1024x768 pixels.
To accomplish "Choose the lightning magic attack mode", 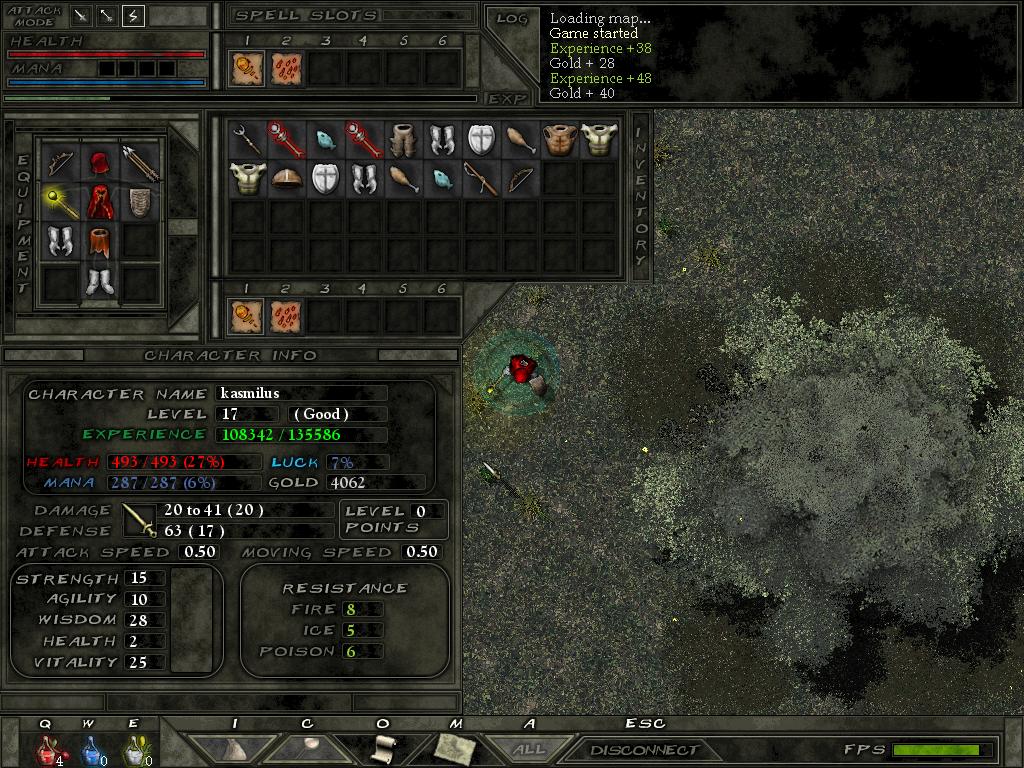I will pyautogui.click(x=133, y=15).
